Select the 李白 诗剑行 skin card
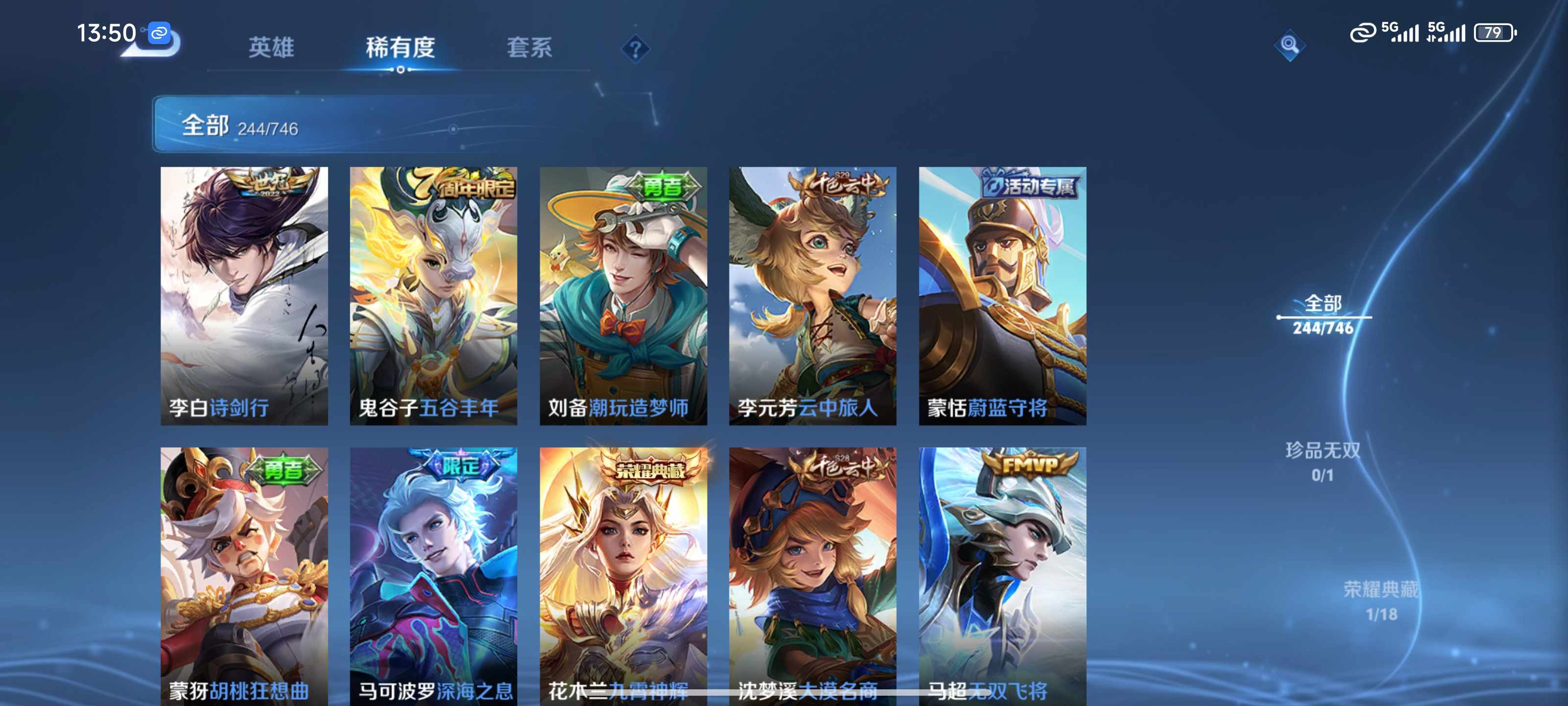Screen dimensions: 1568x706 pos(244,296)
